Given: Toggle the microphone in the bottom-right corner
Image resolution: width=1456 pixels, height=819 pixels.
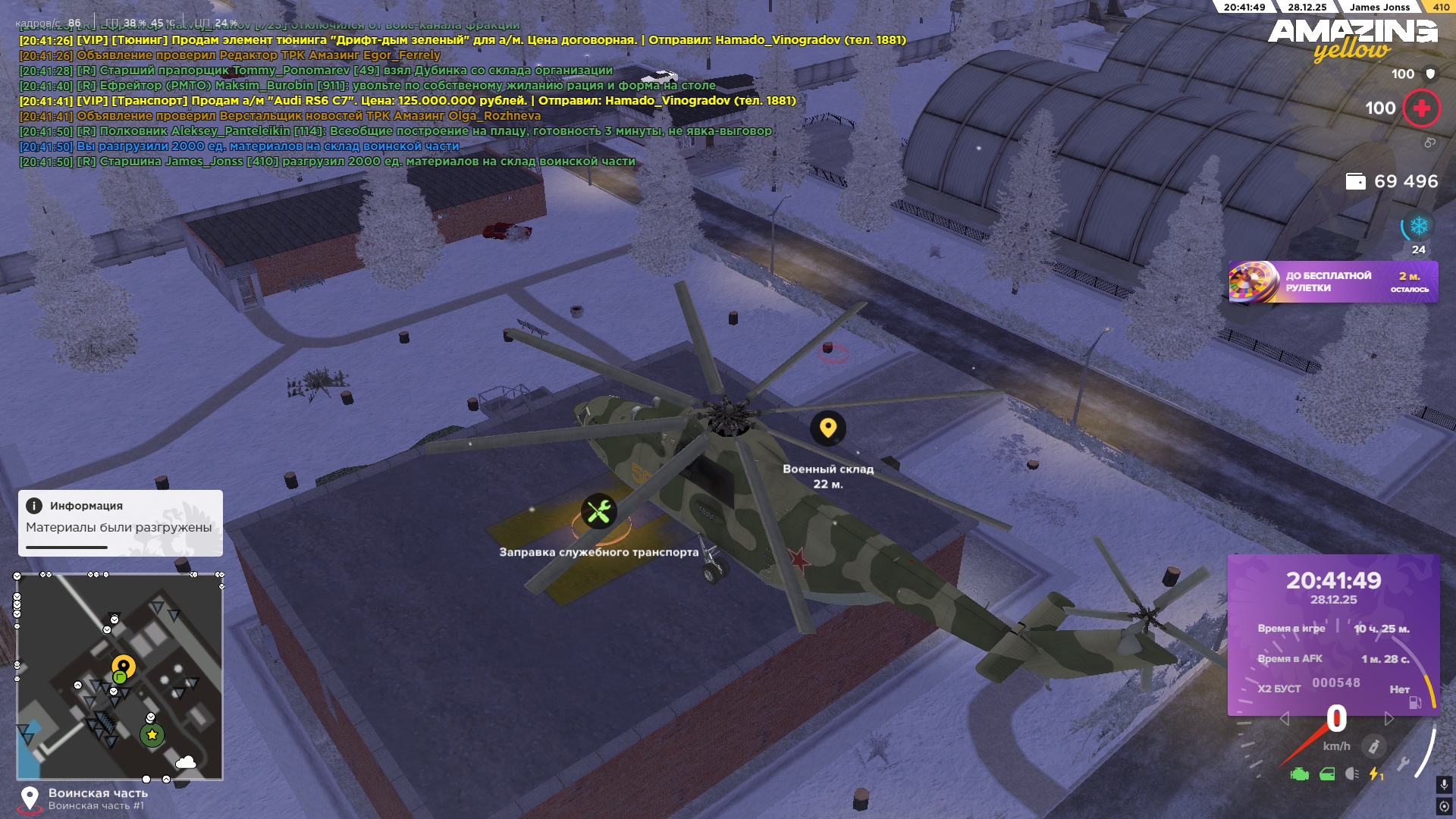Looking at the screenshot, I should click(1444, 785).
